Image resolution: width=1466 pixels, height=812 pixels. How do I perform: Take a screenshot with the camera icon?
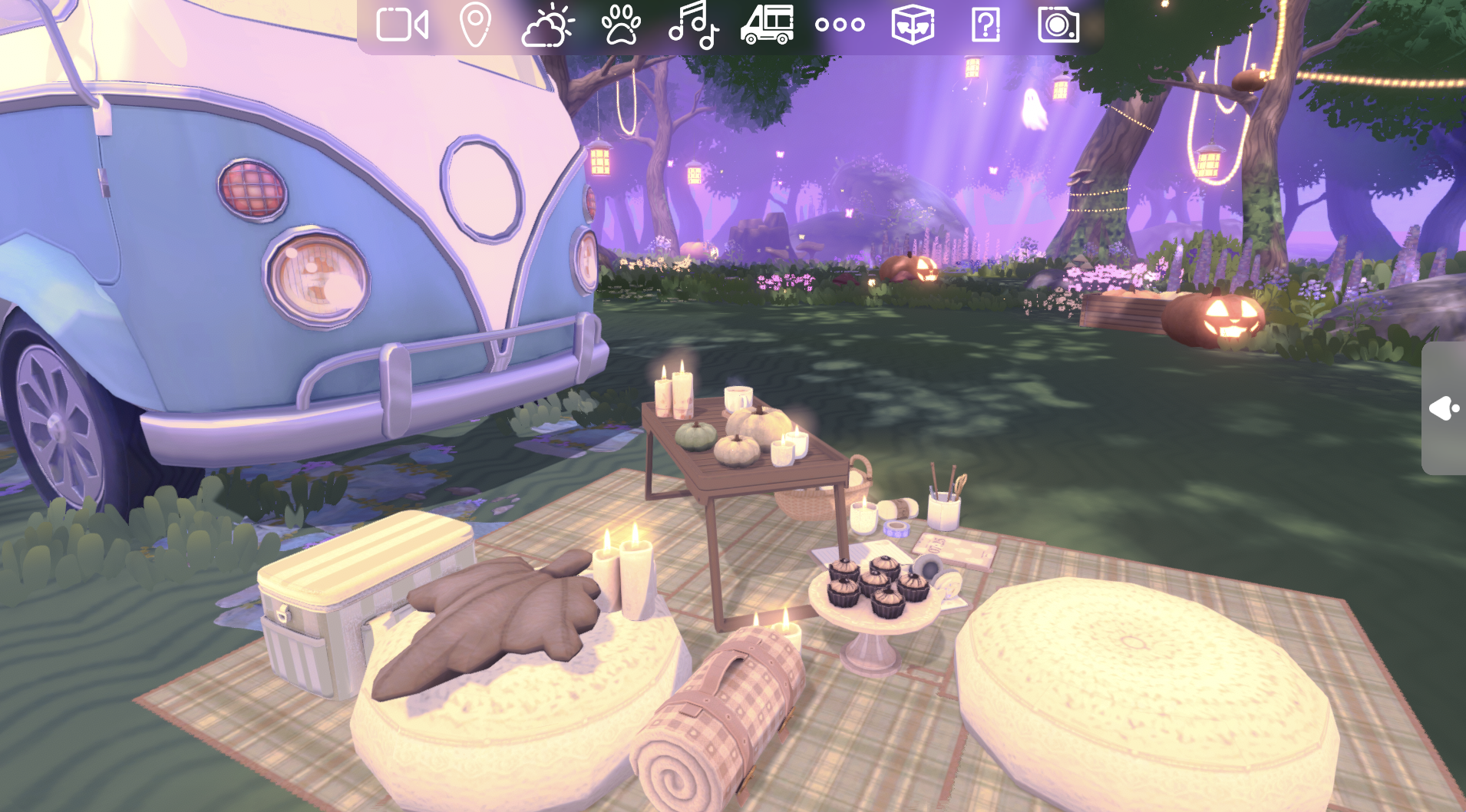pos(1058,25)
